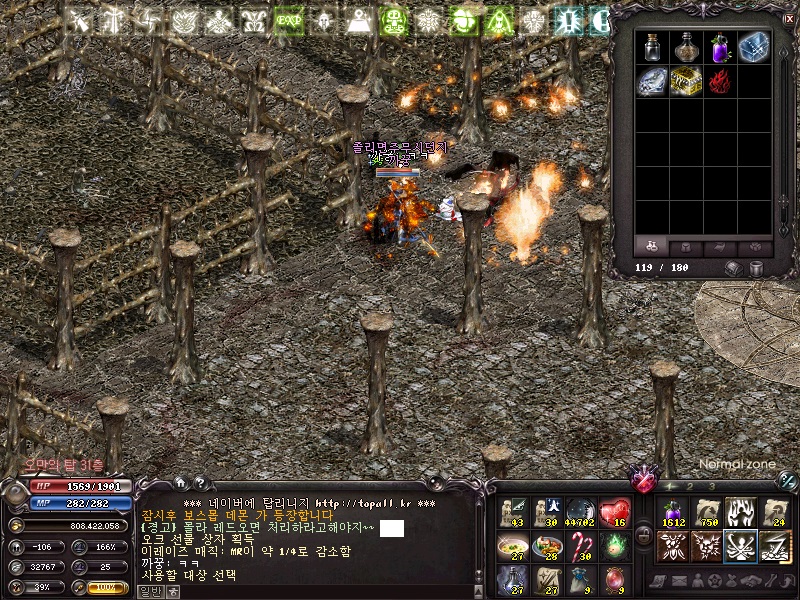This screenshot has height=600, width=800.
Task: Select the diamond gem in the inventory
Action: [x=653, y=81]
